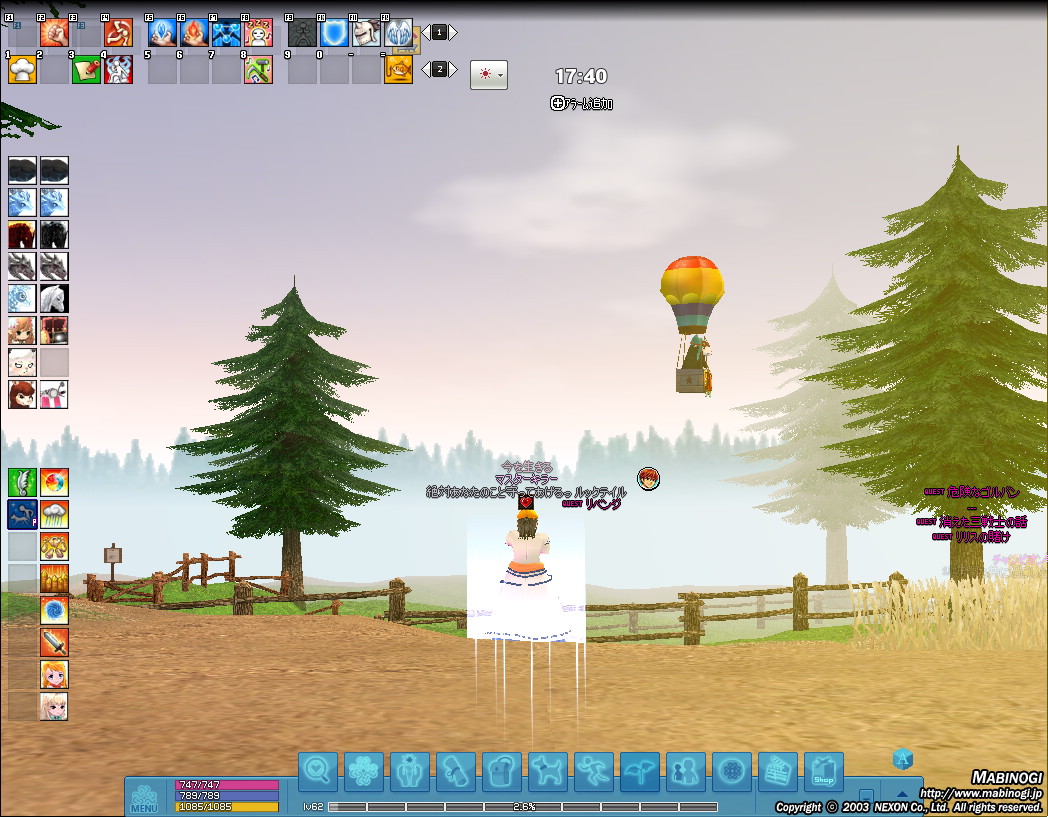The height and width of the screenshot is (817, 1048).
Task: Activate the white angel wings skill
Action: pos(398,33)
